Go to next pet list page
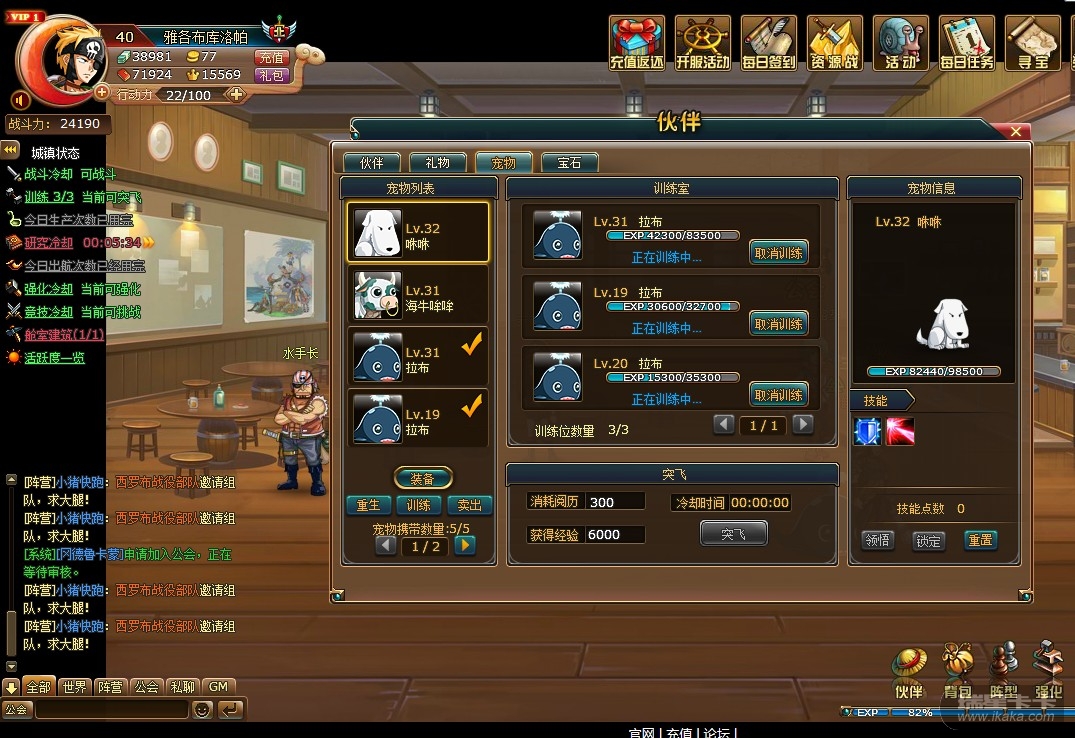Image resolution: width=1075 pixels, height=738 pixels. point(464,546)
